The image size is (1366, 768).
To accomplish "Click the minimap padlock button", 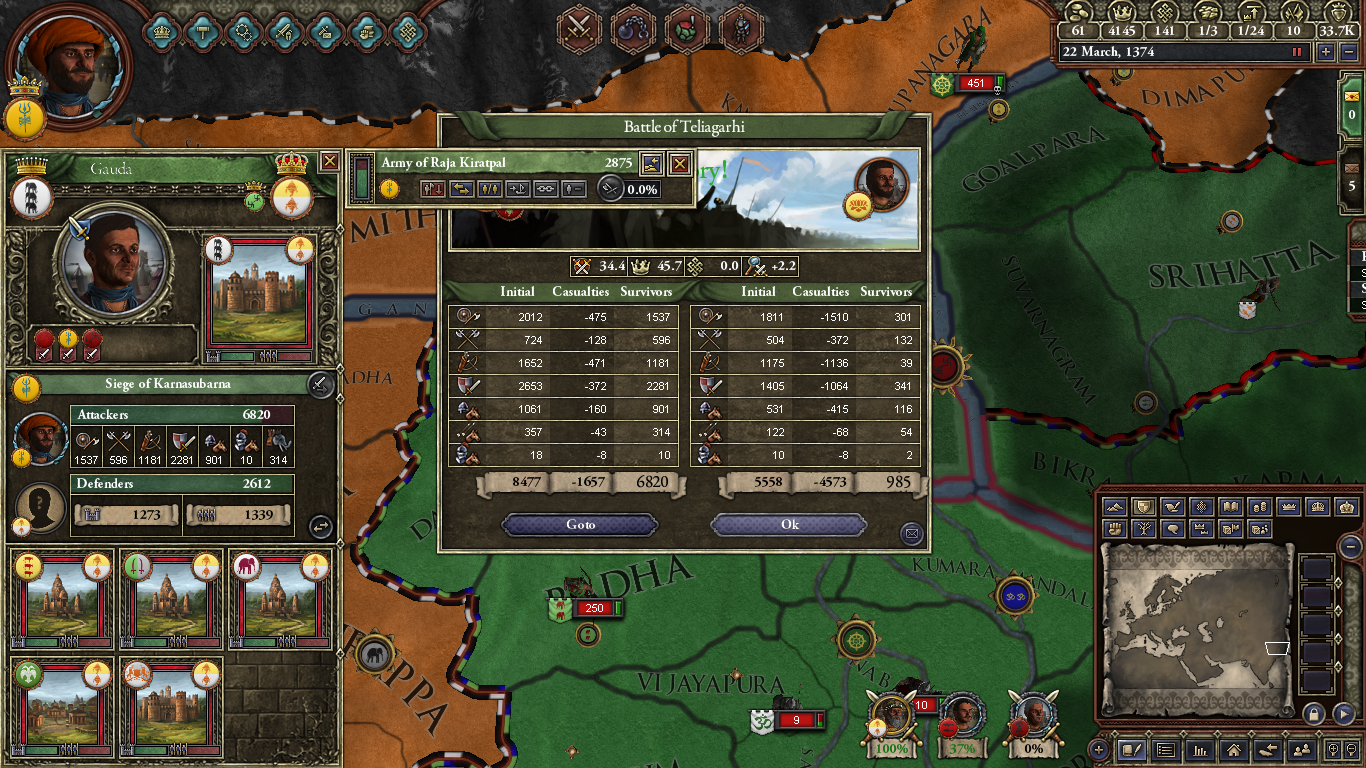I will pyautogui.click(x=1314, y=713).
